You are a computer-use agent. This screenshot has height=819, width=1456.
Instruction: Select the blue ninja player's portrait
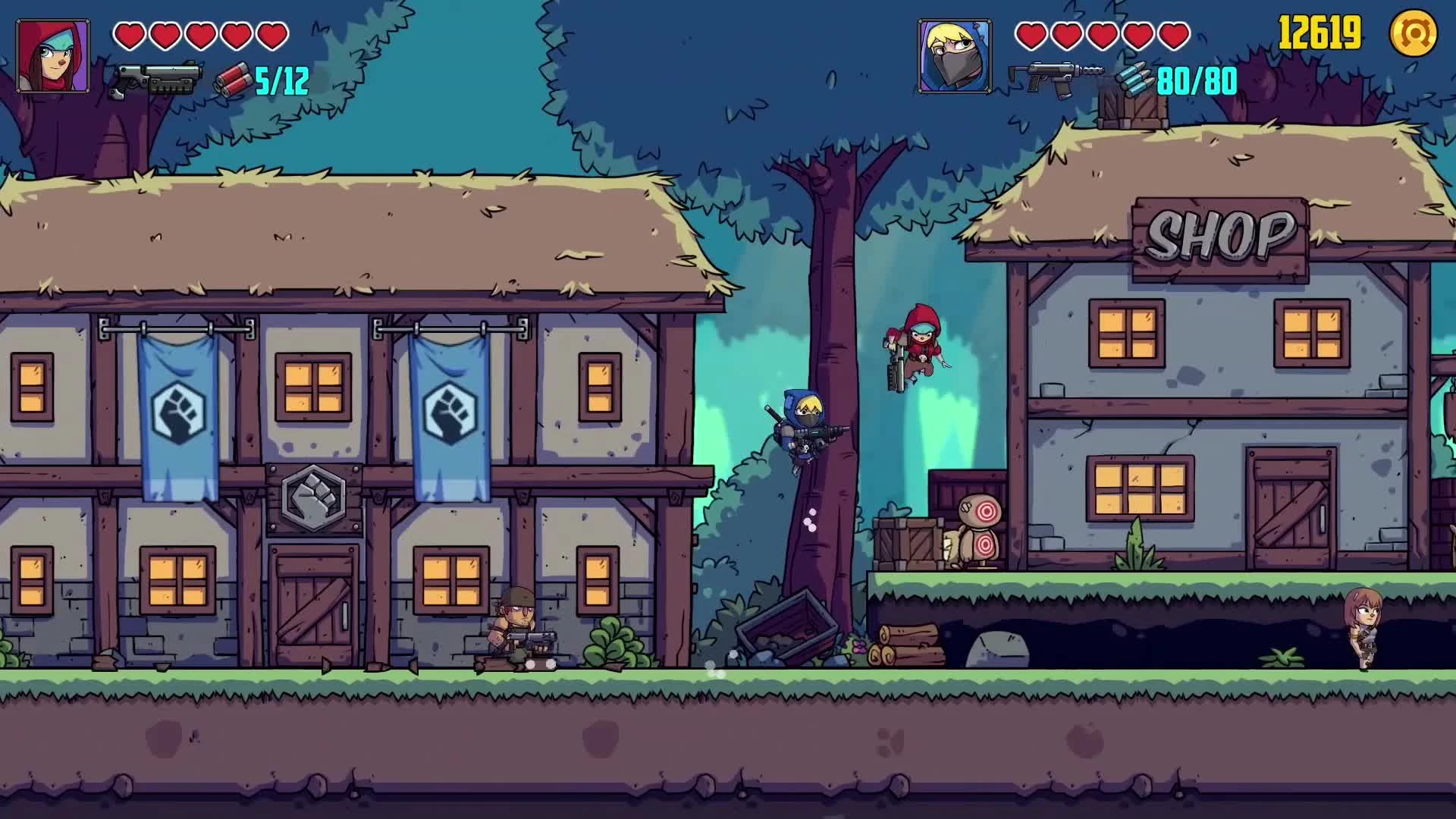pyautogui.click(x=952, y=55)
